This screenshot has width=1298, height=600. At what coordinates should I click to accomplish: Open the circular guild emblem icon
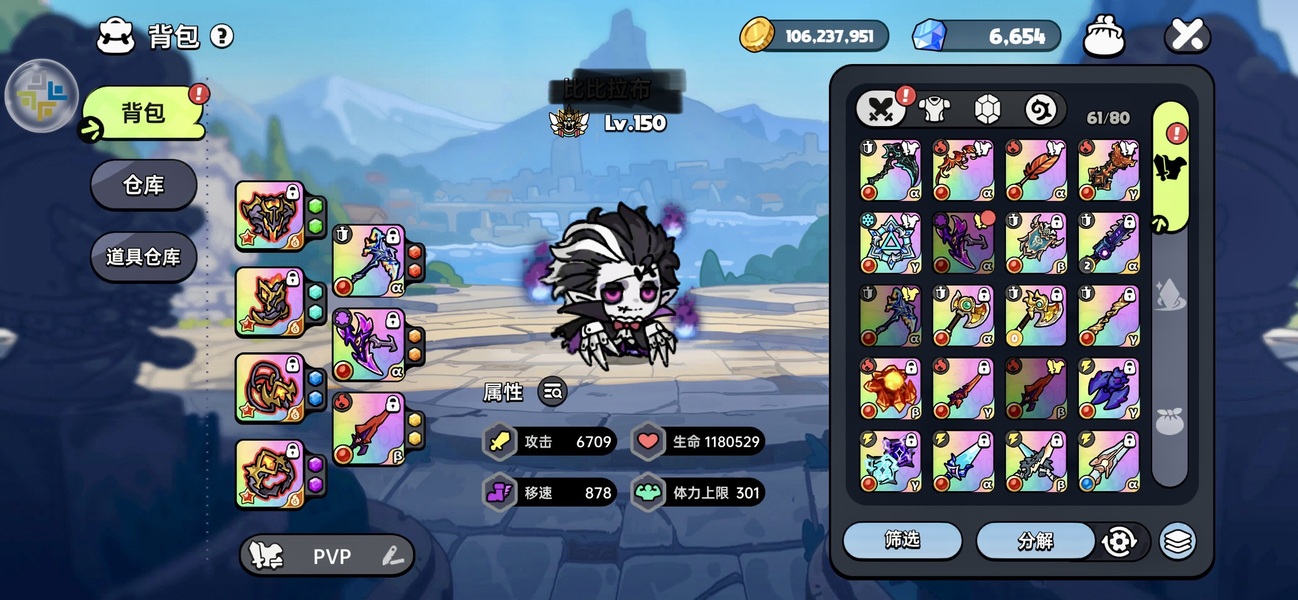tap(42, 96)
